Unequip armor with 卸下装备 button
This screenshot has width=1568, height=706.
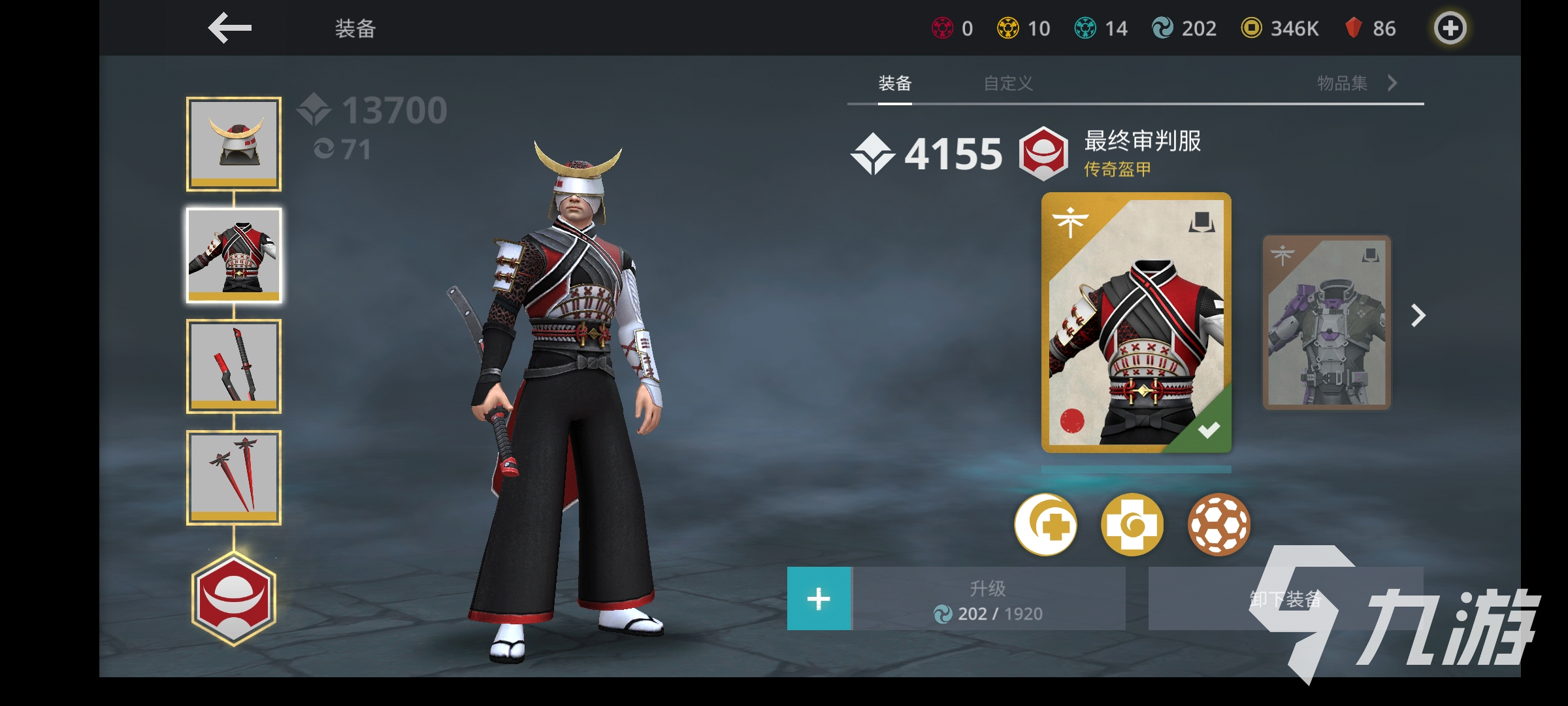click(x=1284, y=599)
